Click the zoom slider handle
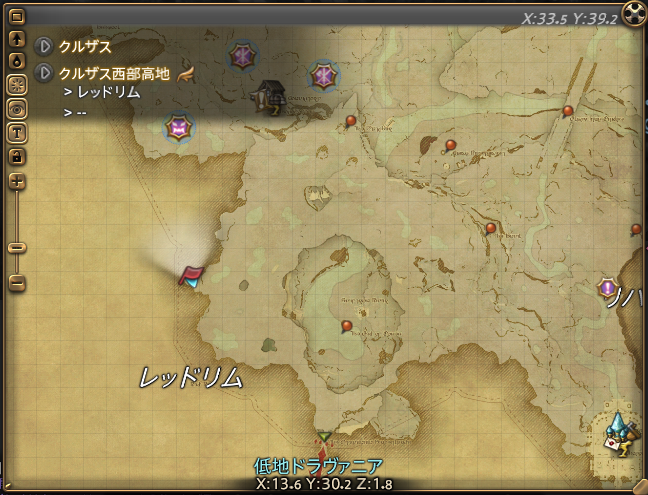The image size is (648, 495). pos(16,247)
